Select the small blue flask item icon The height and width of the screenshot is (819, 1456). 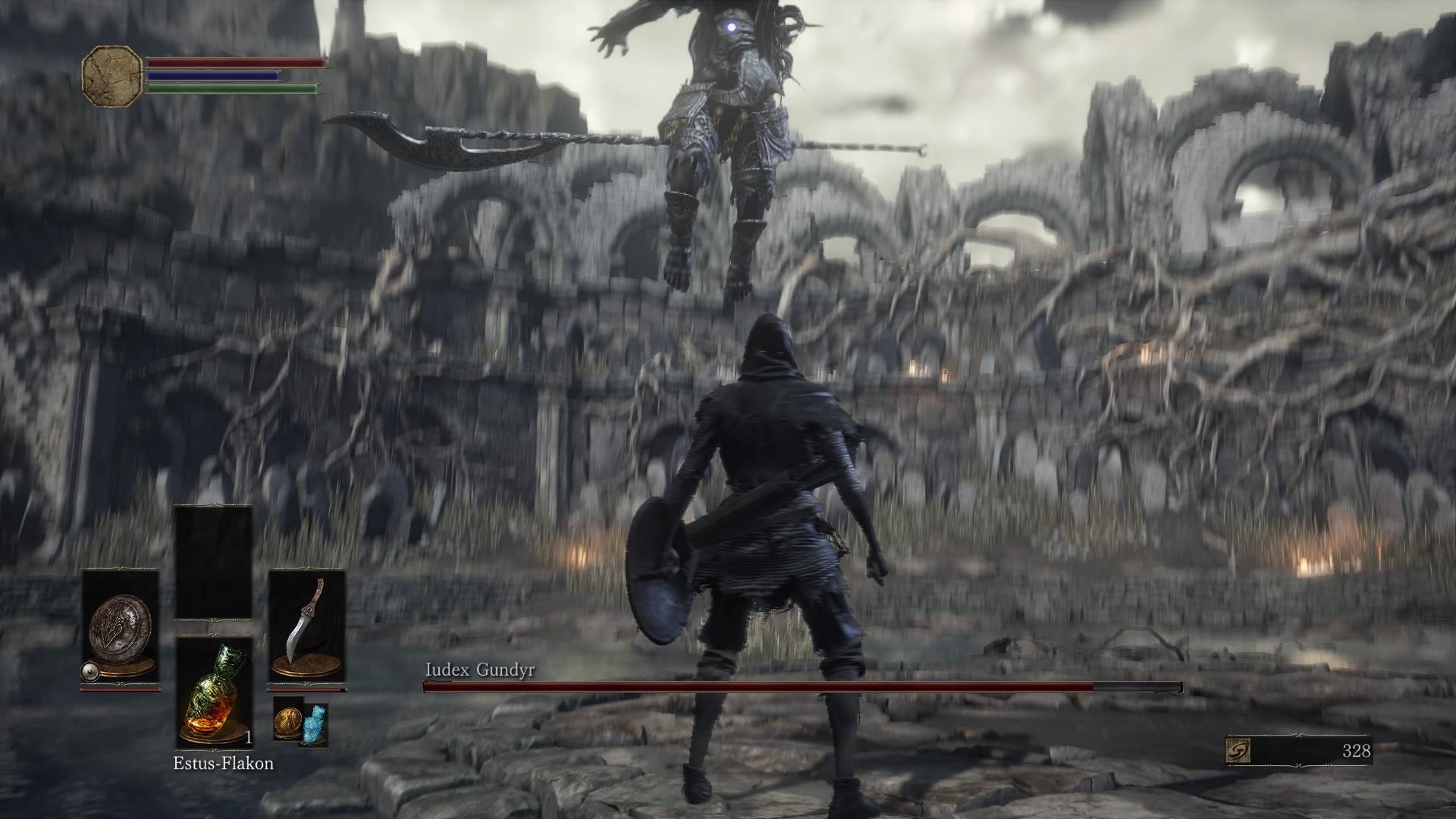(315, 723)
